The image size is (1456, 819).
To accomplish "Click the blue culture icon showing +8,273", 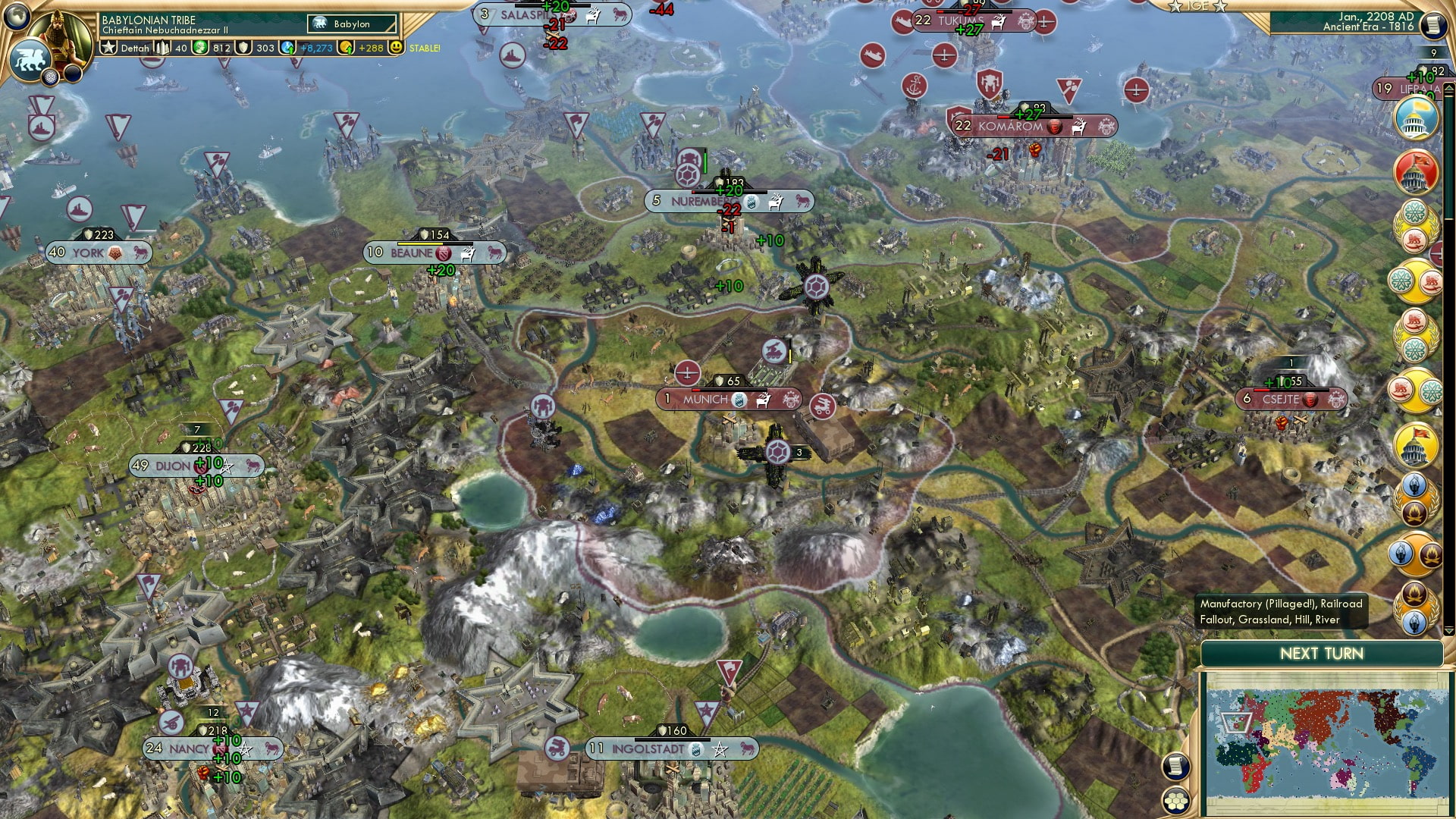I will click(x=287, y=49).
